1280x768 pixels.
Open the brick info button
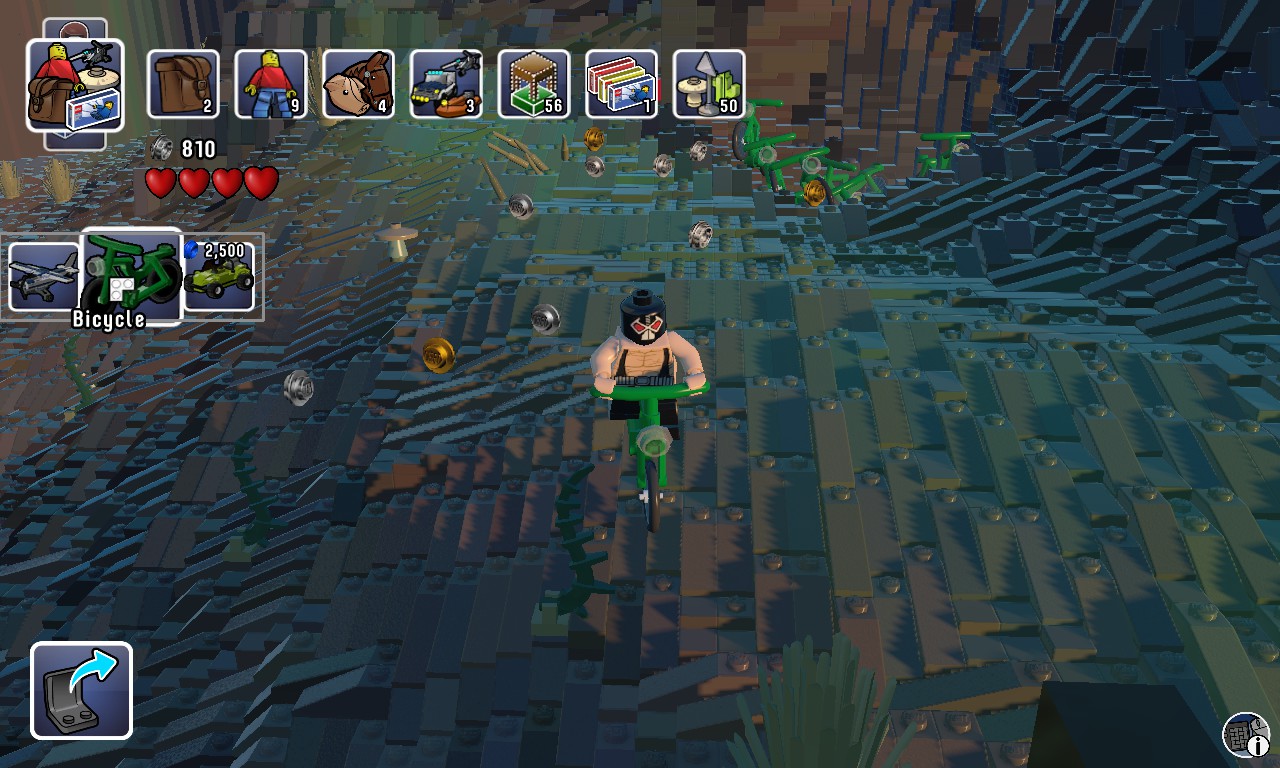tap(1246, 735)
